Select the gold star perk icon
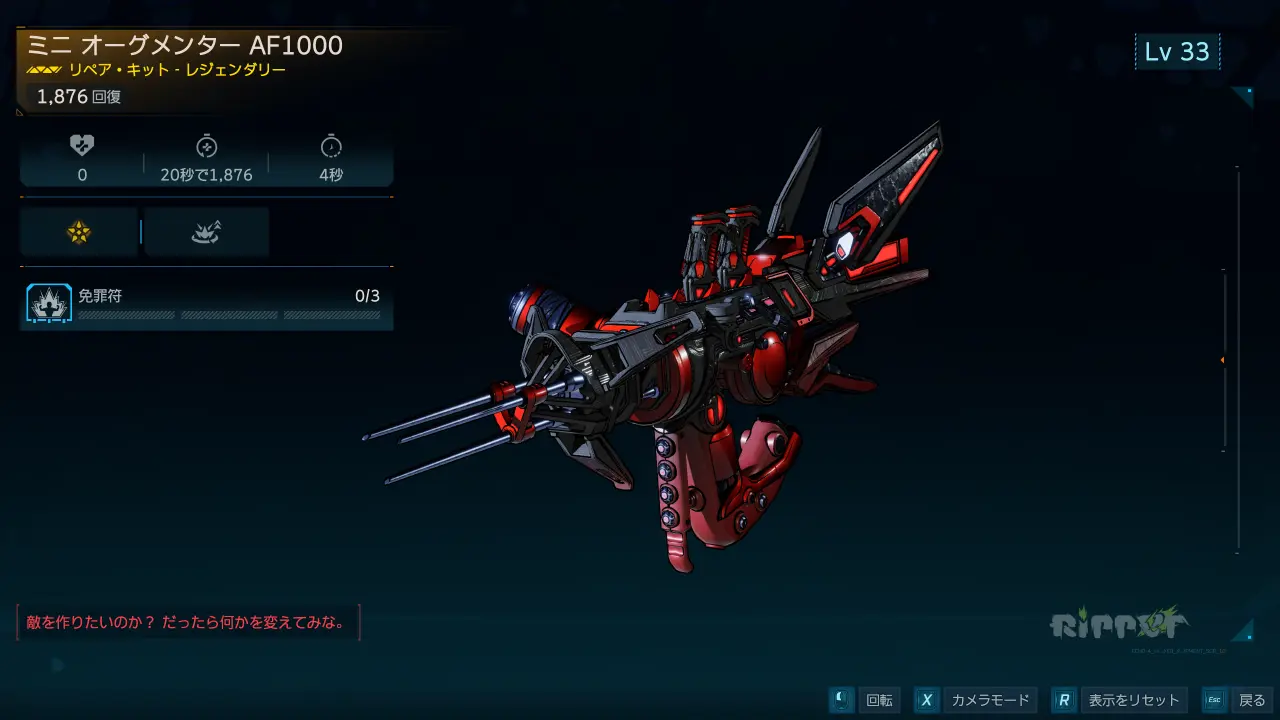The width and height of the screenshot is (1280, 720). click(79, 232)
